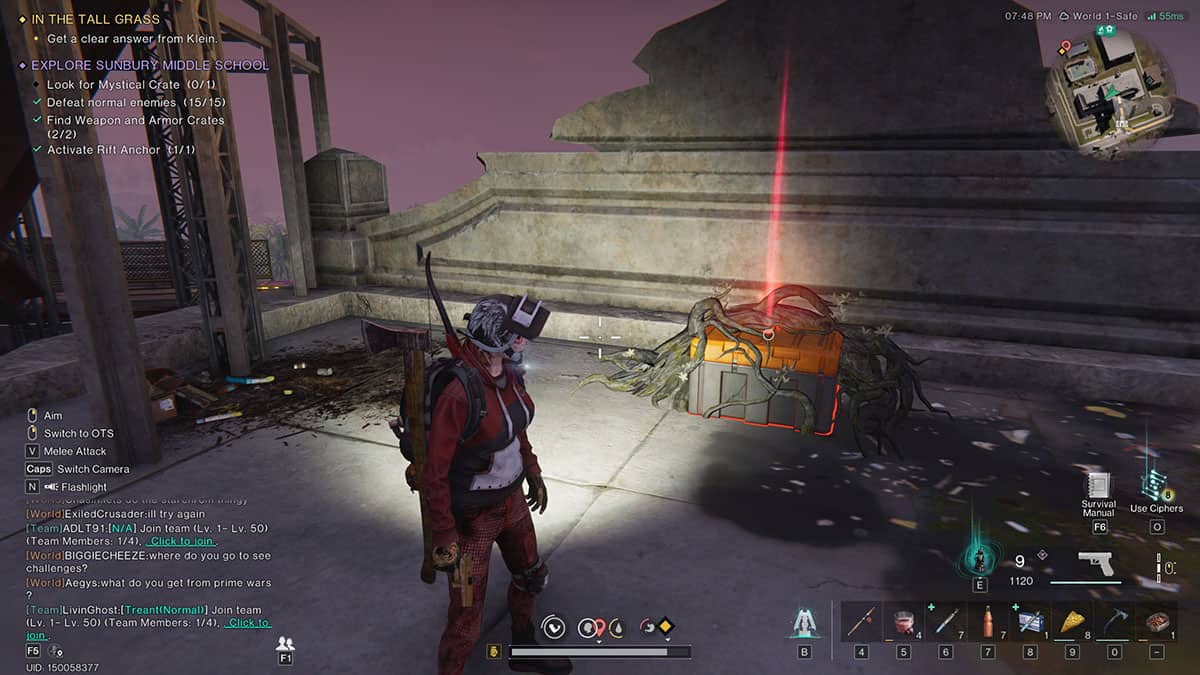Image resolution: width=1200 pixels, height=675 pixels.
Task: Select the meat tin in last slot
Action: point(1156,622)
